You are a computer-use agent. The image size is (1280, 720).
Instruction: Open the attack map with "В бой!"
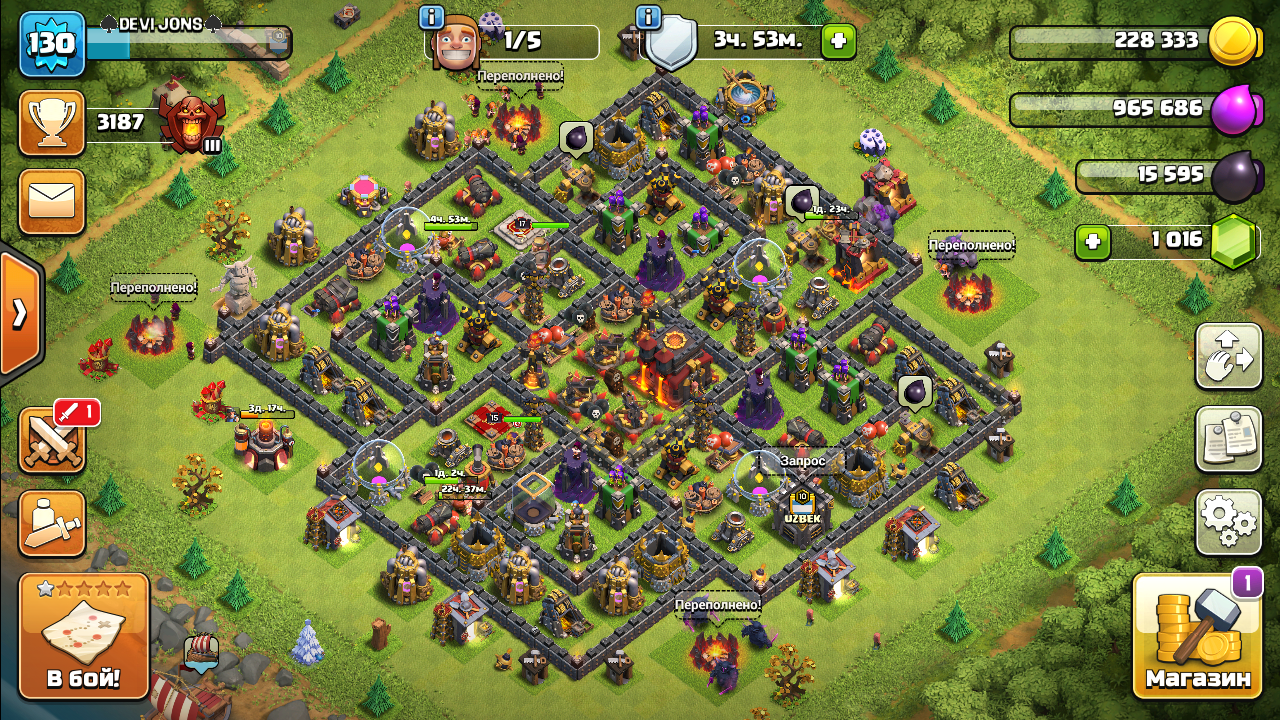coord(84,636)
